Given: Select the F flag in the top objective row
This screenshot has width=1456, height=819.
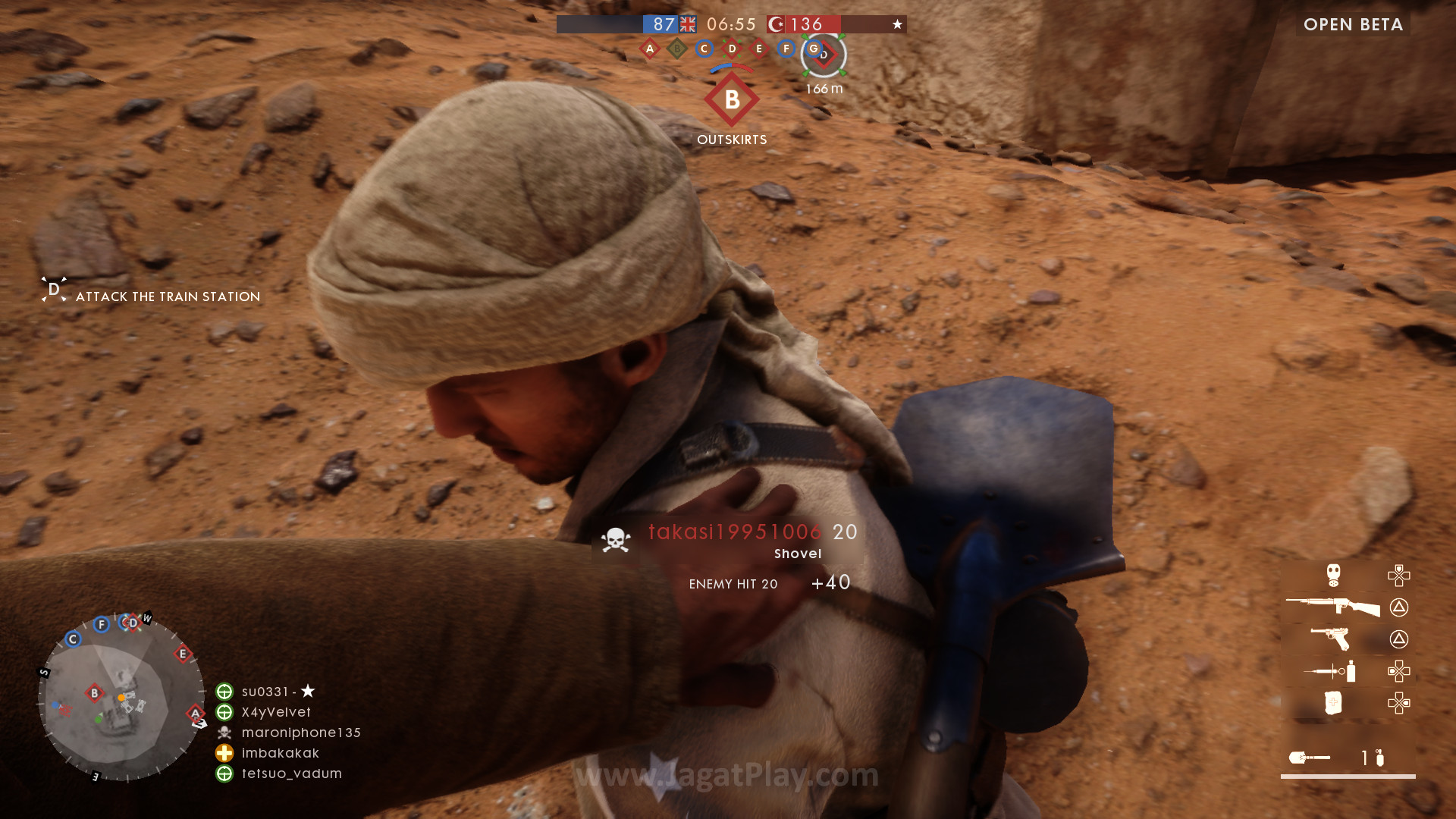Looking at the screenshot, I should click(786, 49).
